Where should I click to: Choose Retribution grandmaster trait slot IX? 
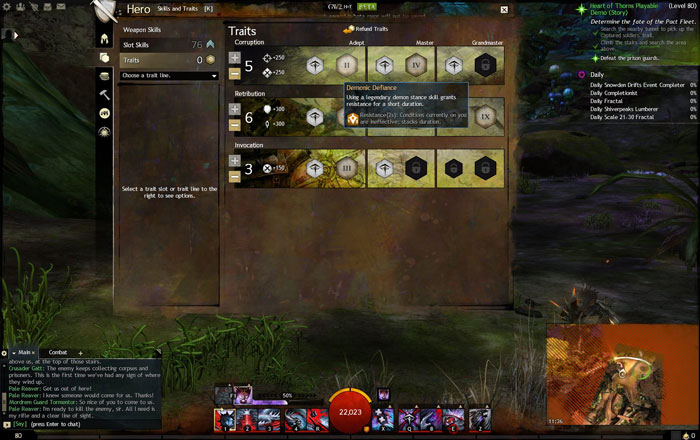coord(486,117)
